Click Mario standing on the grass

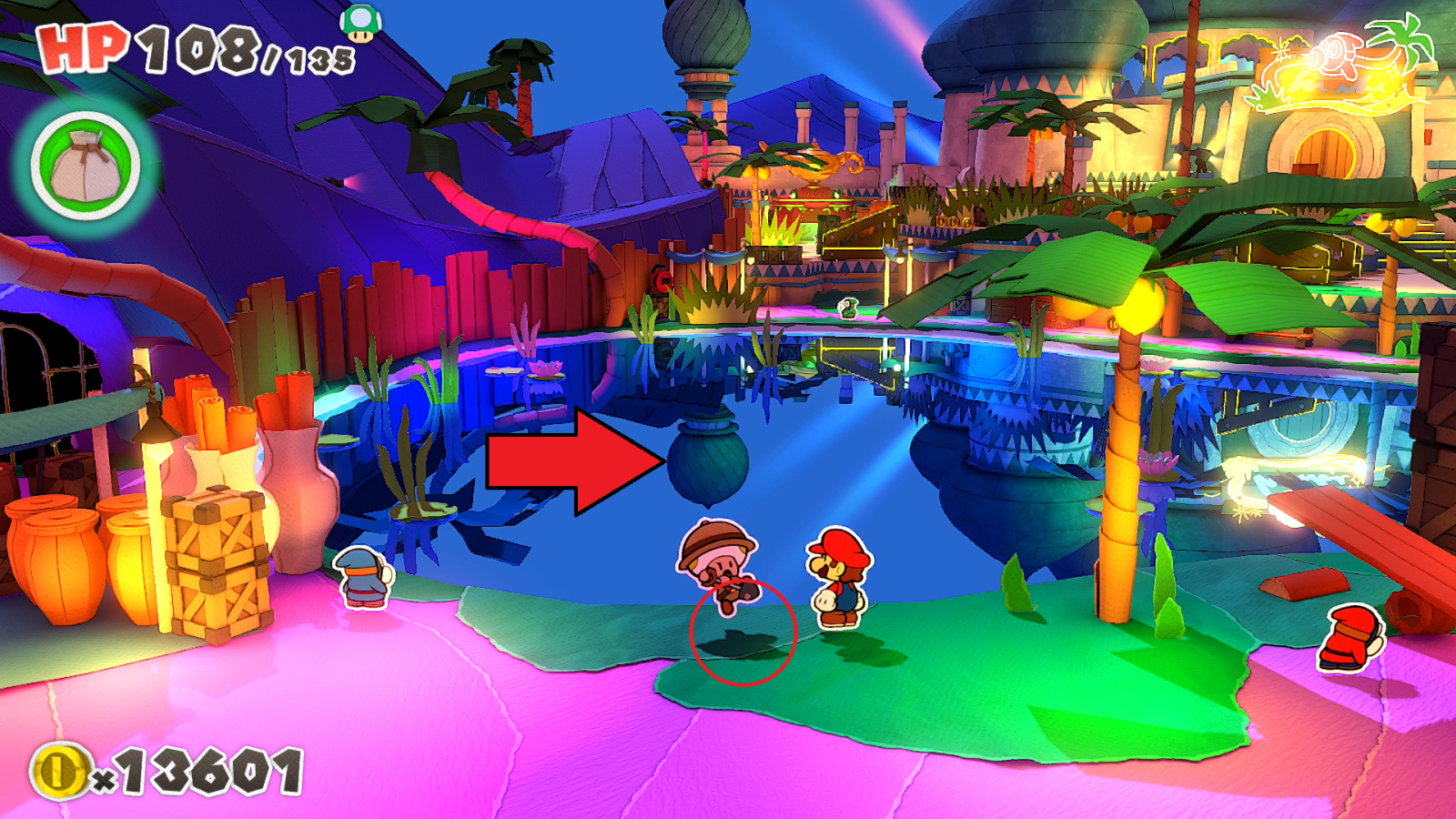(837, 573)
